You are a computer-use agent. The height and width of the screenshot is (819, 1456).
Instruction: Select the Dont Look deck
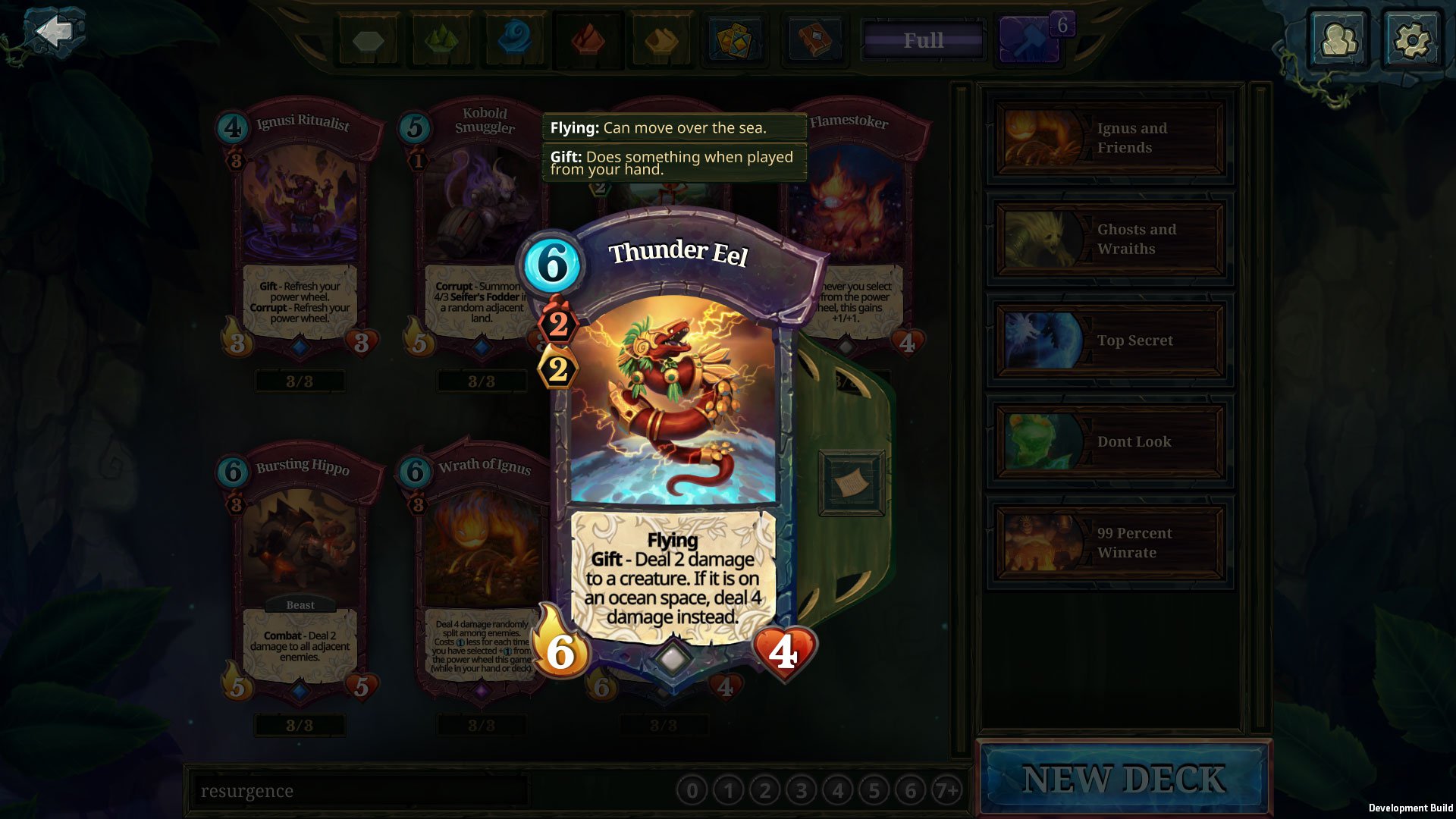[x=1109, y=441]
